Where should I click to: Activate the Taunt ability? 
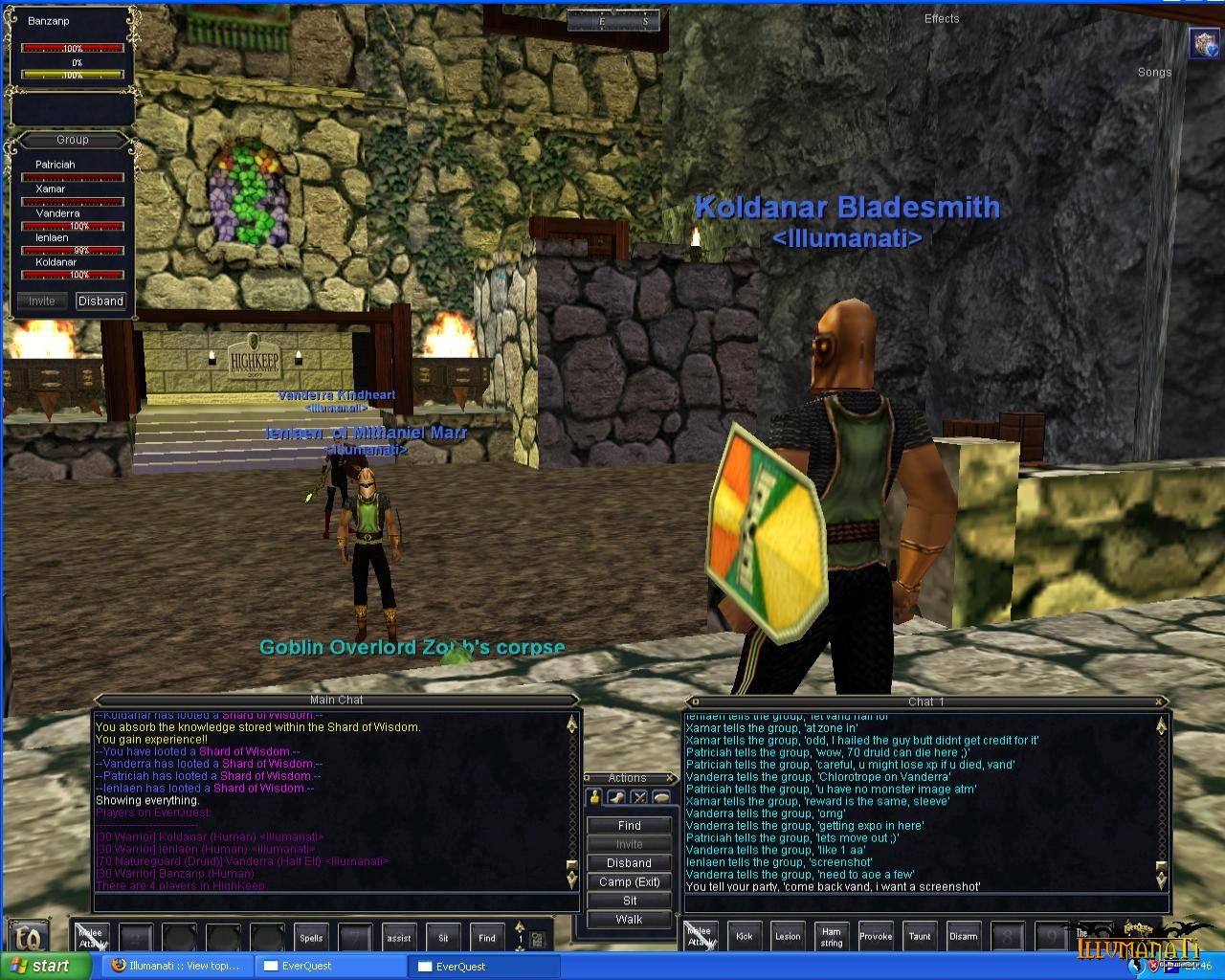click(x=920, y=937)
